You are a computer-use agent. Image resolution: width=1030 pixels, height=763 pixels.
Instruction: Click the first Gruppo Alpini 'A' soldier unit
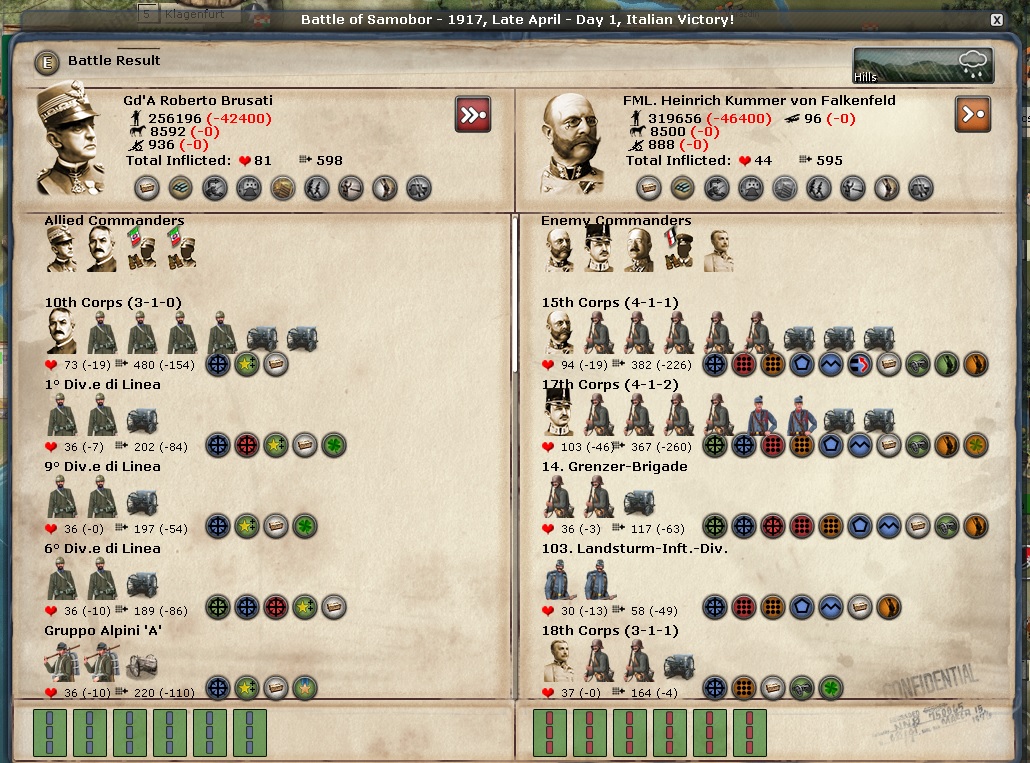tap(61, 662)
